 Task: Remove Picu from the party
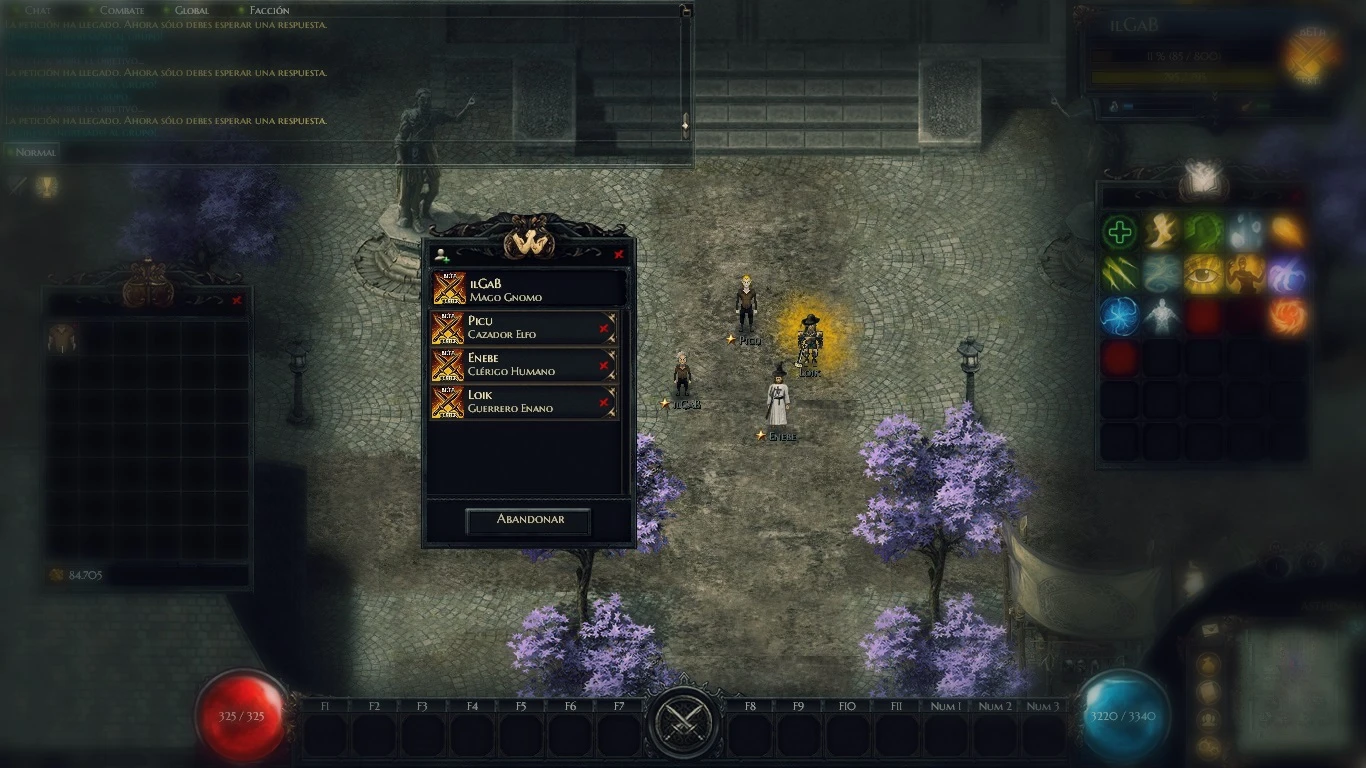604,329
